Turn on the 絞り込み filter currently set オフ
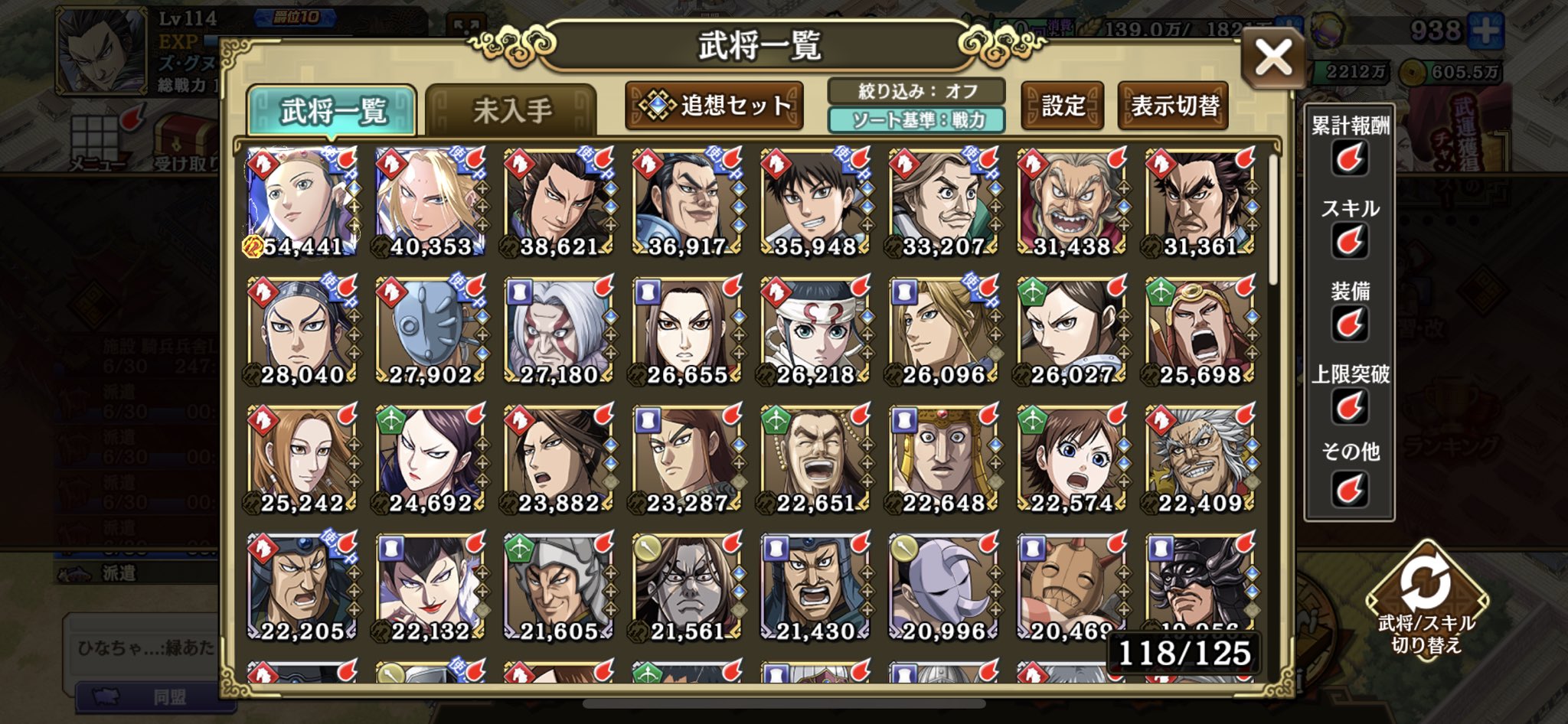Image resolution: width=1568 pixels, height=724 pixels. [916, 90]
